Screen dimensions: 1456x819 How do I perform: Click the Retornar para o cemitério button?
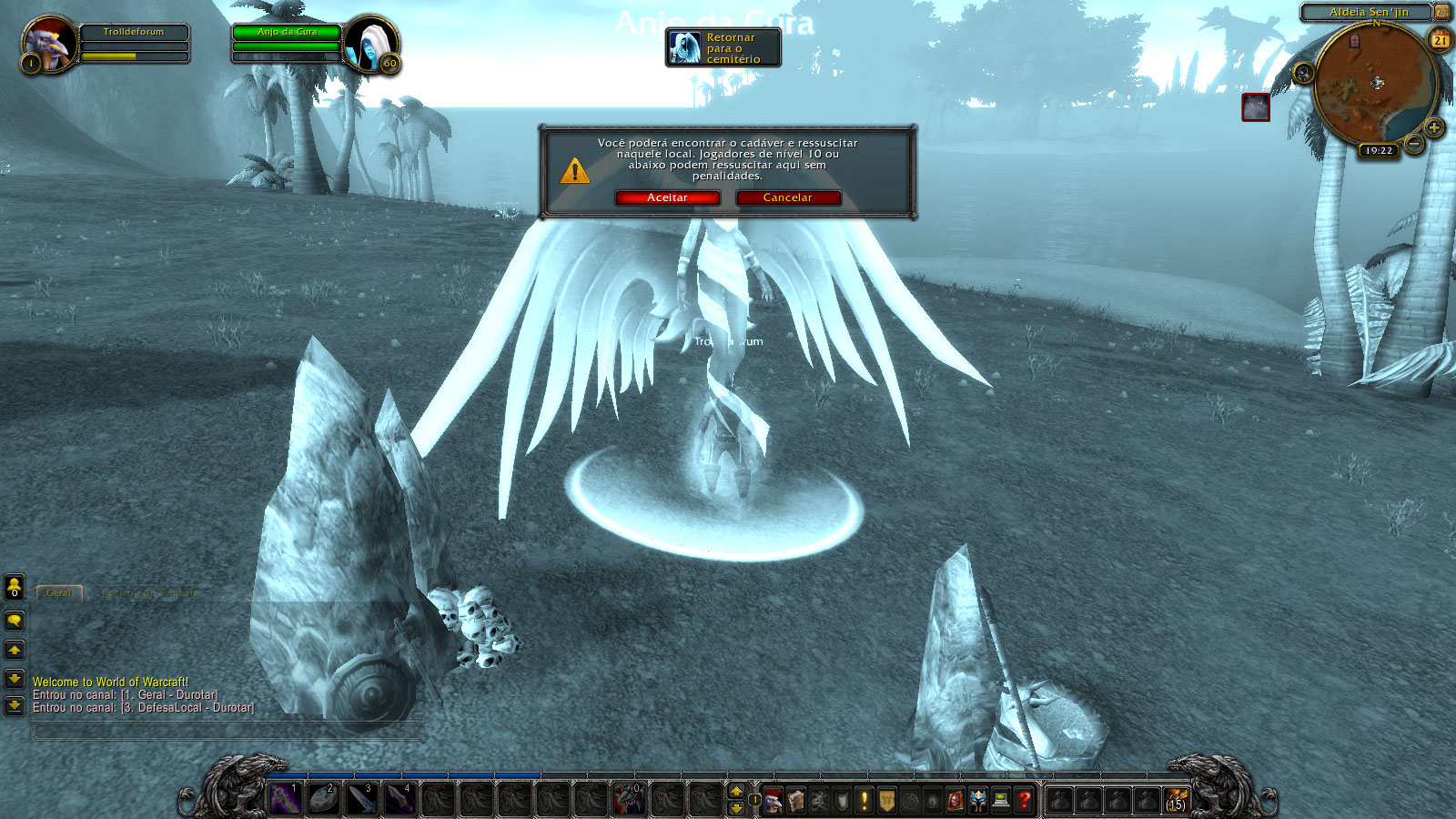(x=723, y=48)
